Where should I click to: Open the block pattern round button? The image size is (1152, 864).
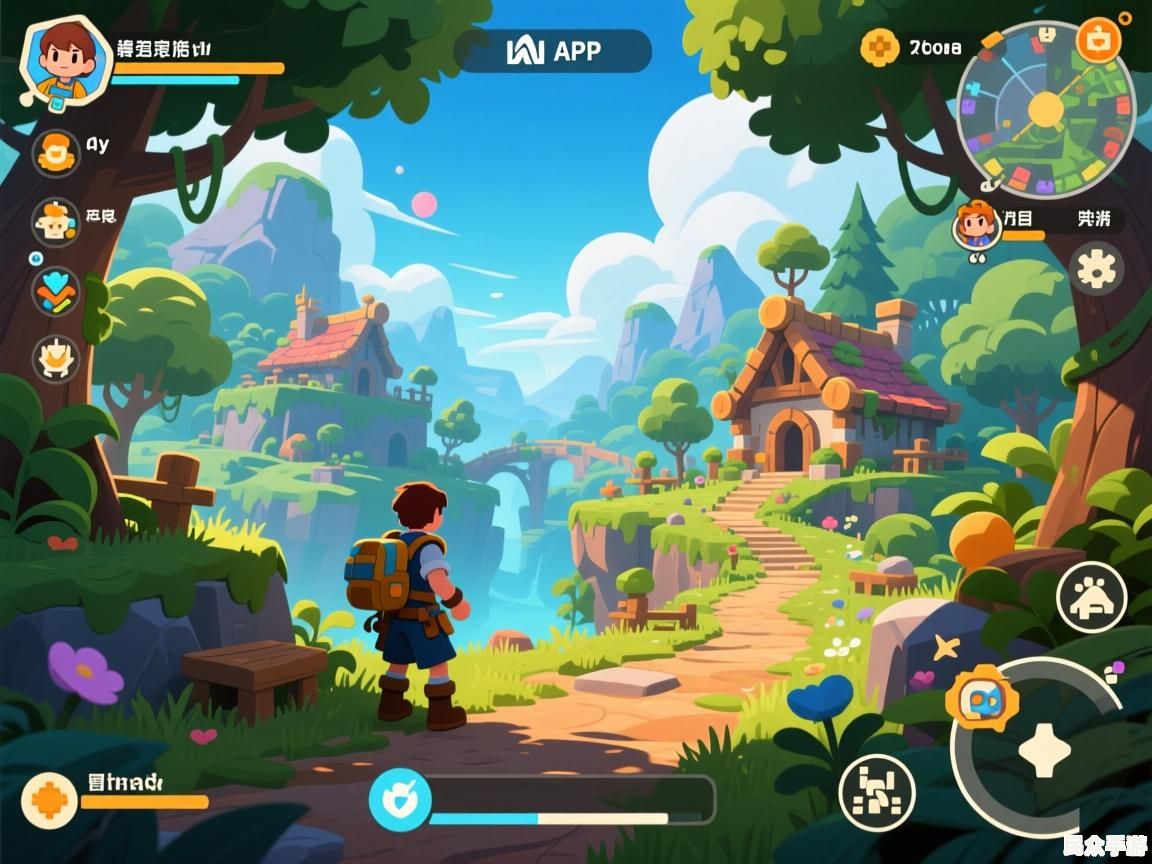[876, 792]
